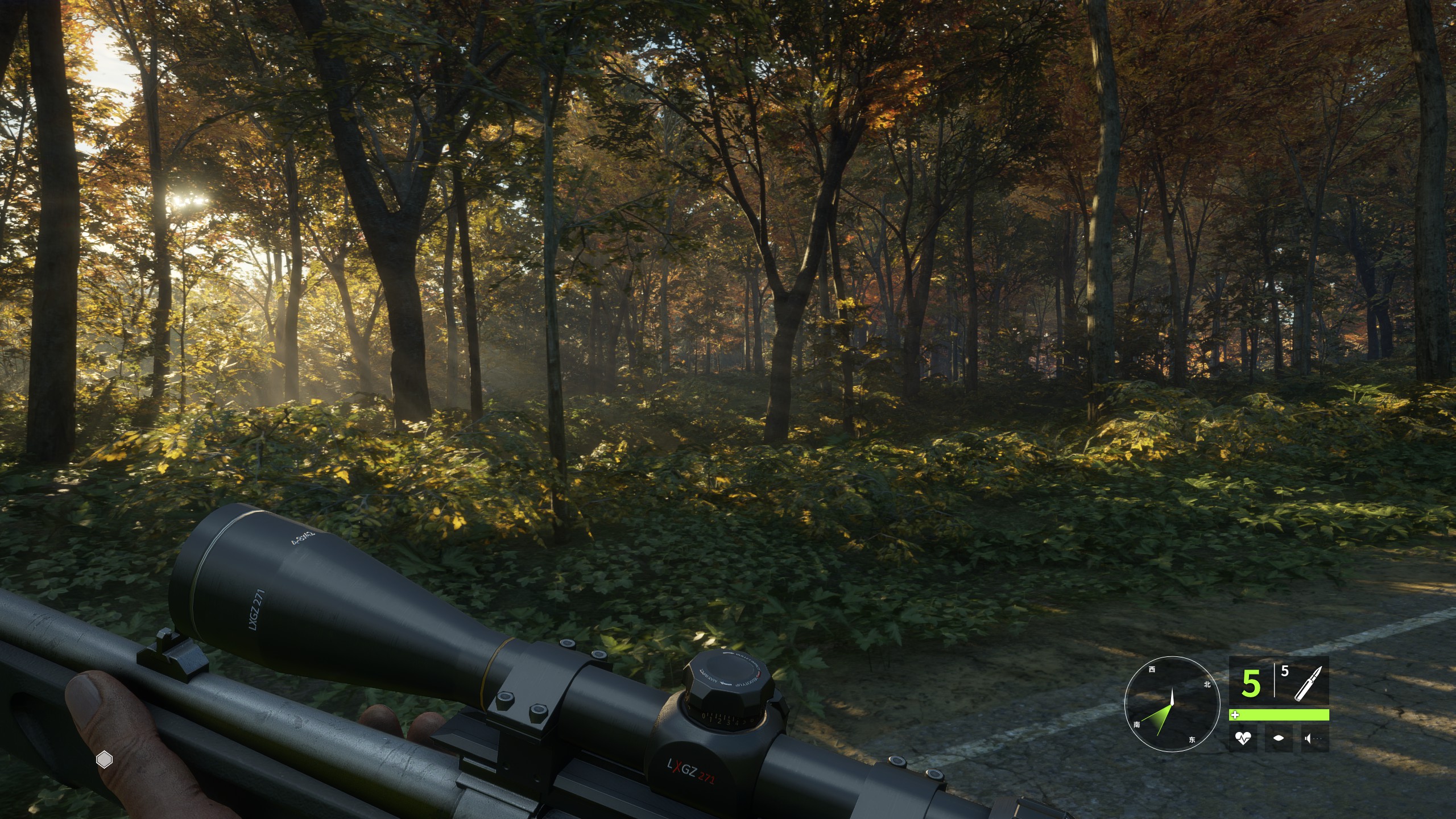Click the eye-shaped visibility indicator

1279,739
